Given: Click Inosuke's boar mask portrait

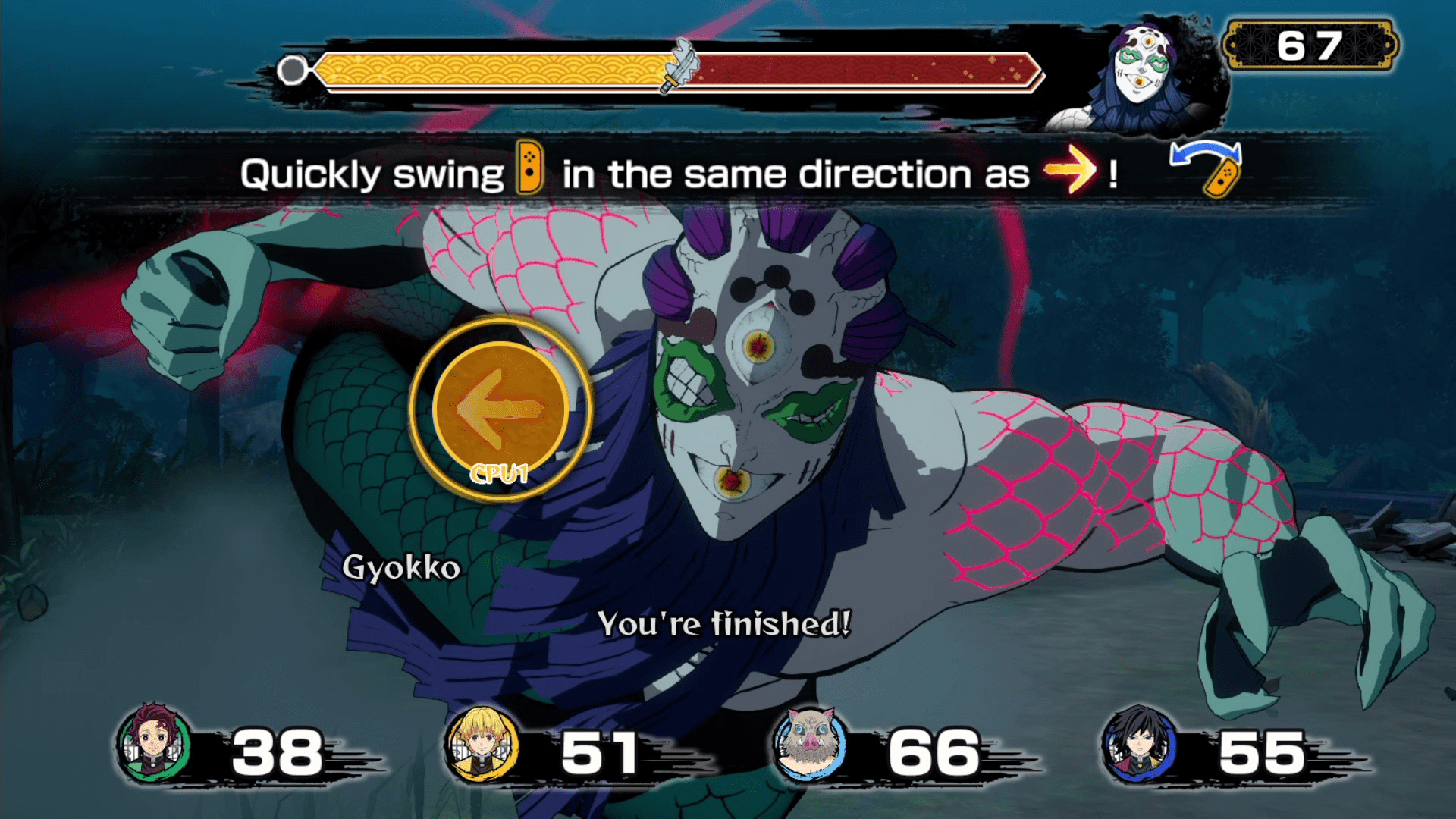Looking at the screenshot, I should [809, 744].
